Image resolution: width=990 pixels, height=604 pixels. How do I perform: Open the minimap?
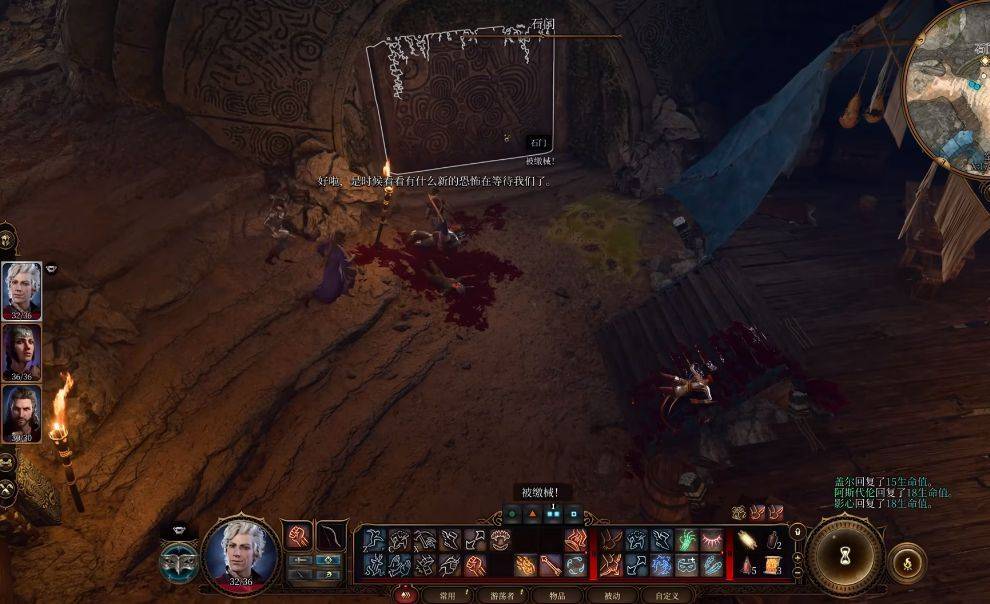click(x=950, y=88)
